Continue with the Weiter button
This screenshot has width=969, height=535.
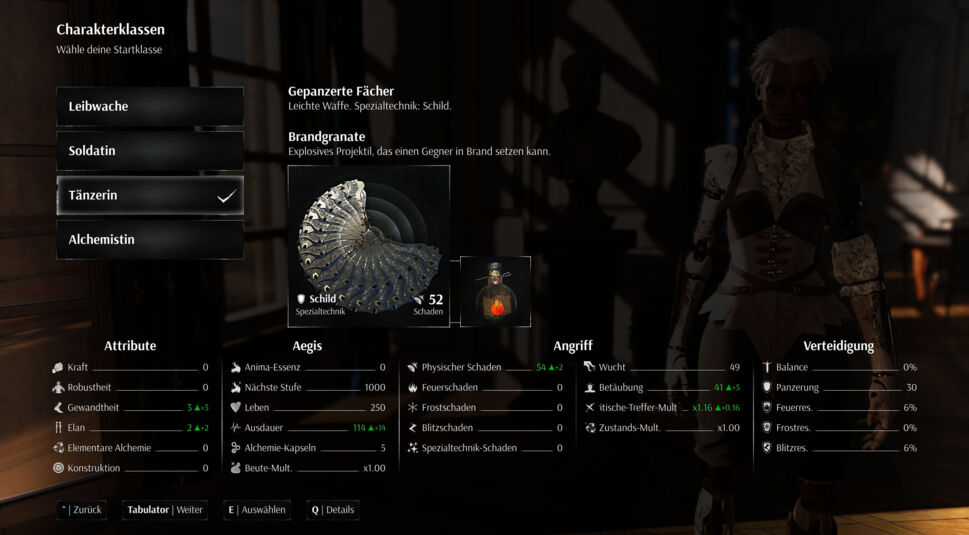pos(165,510)
